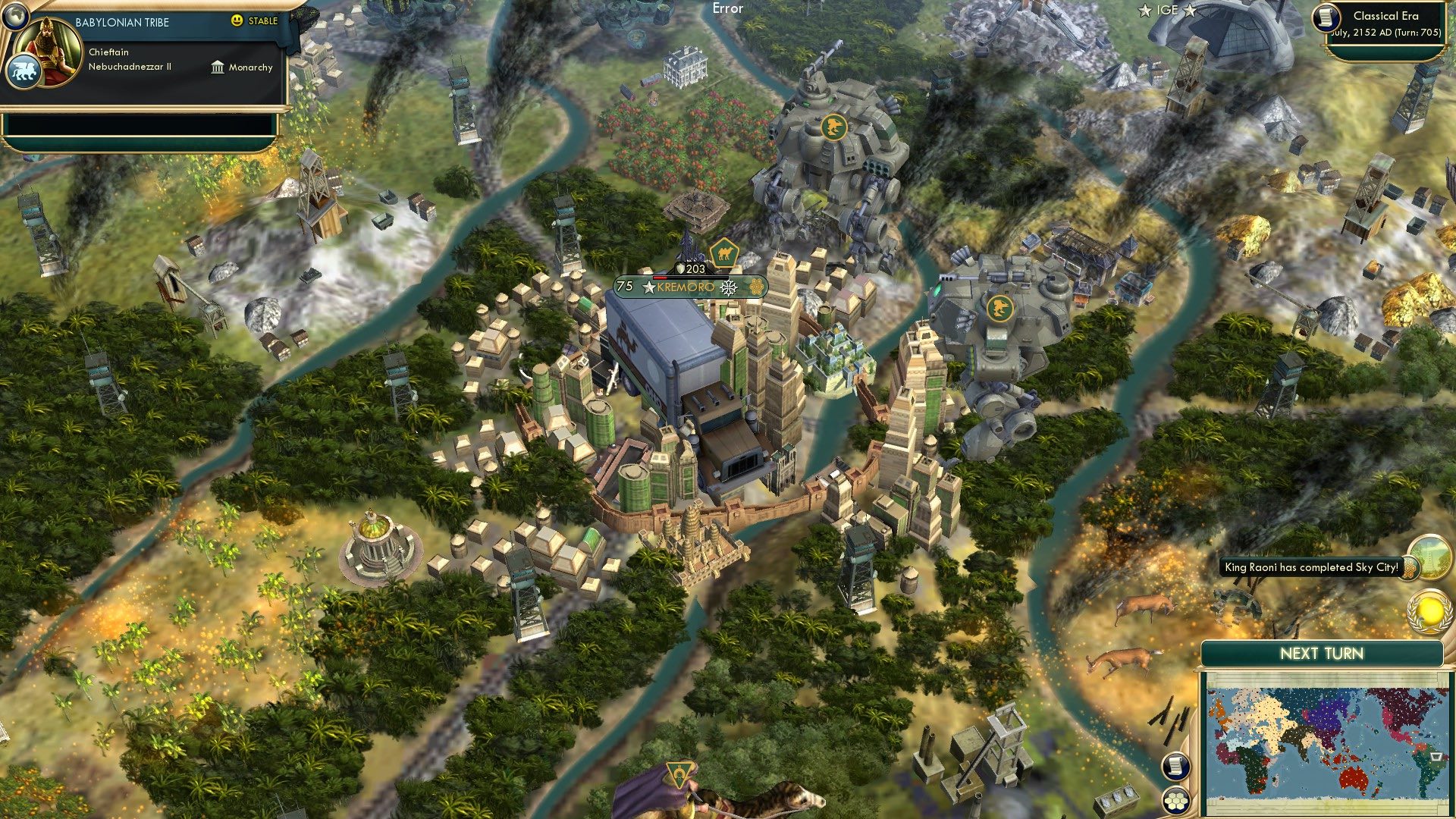Click the Monarchy government icon
Viewport: 1456px width, 819px height.
(x=218, y=69)
